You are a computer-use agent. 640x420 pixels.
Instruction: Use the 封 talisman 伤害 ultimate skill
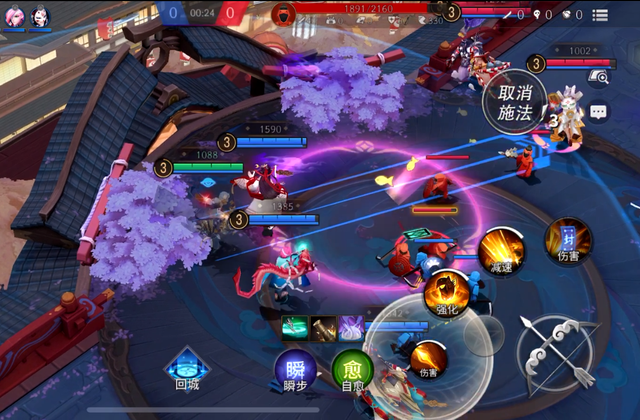tap(568, 239)
